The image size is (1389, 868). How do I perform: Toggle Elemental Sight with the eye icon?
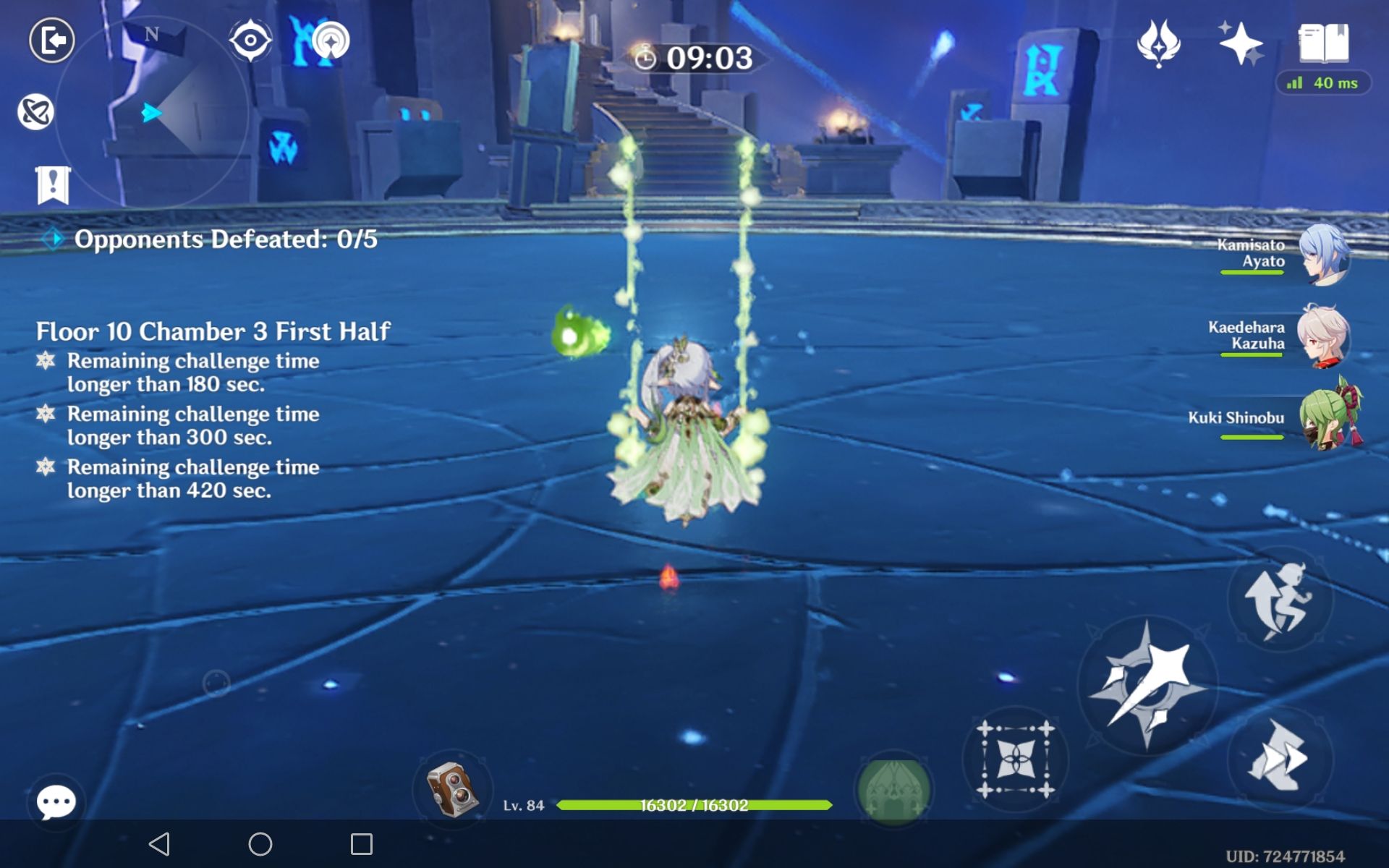point(251,41)
